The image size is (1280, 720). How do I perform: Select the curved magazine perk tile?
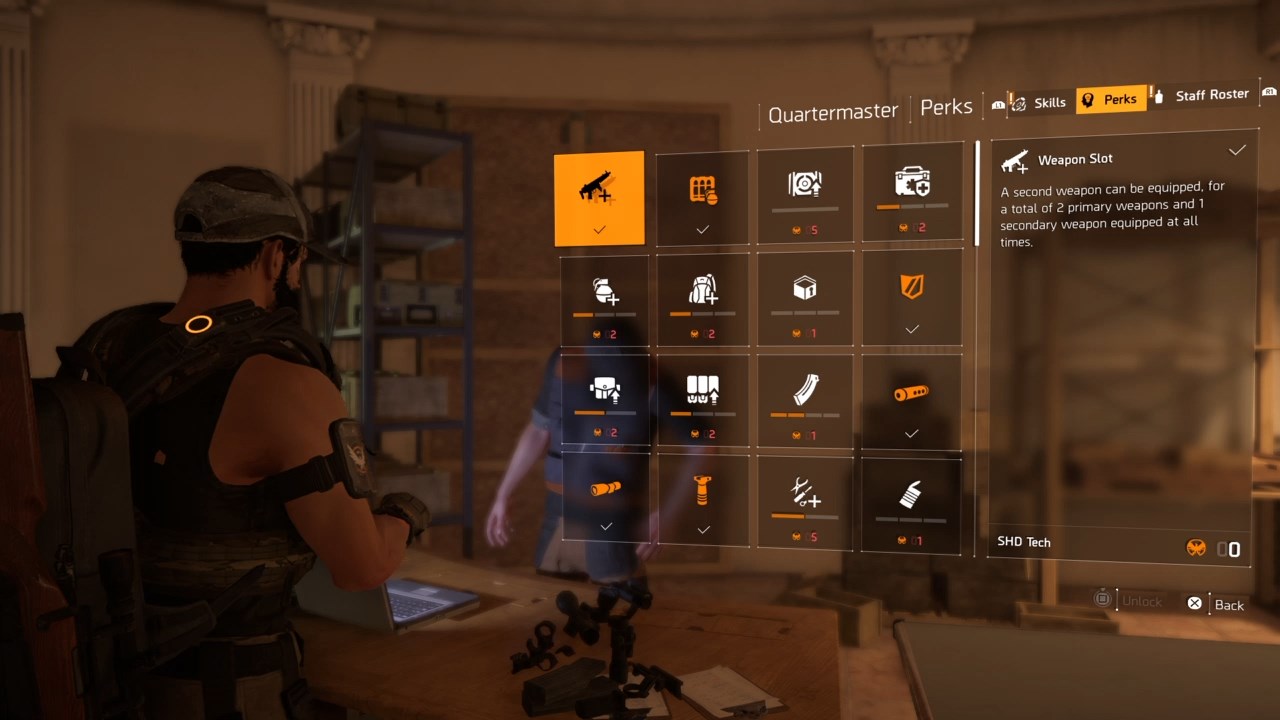[x=805, y=400]
